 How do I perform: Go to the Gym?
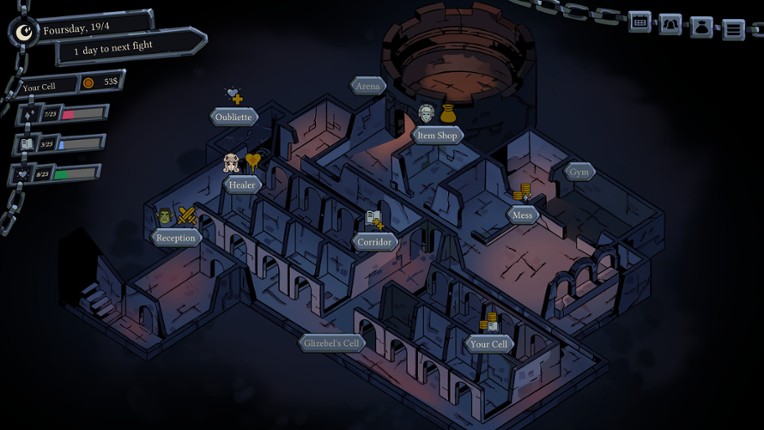(578, 172)
